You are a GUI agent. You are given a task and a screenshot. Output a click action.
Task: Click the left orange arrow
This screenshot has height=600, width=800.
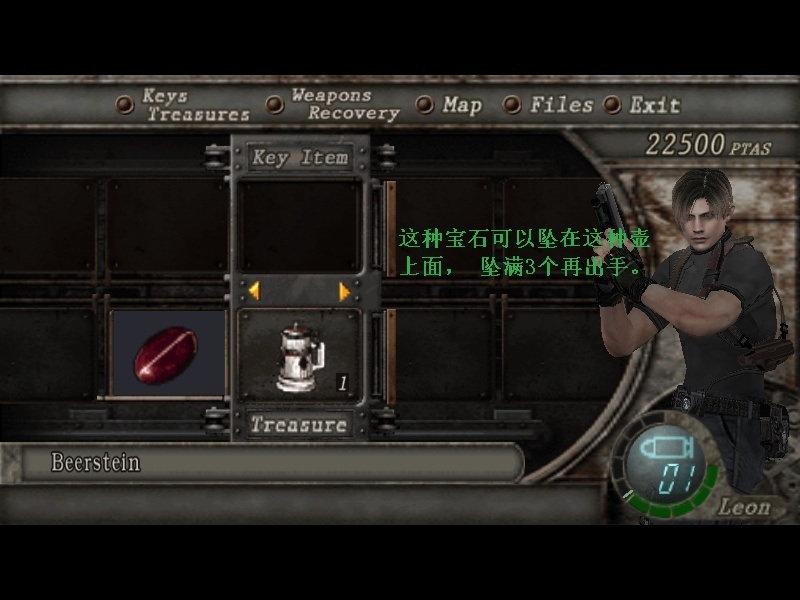coord(254,291)
